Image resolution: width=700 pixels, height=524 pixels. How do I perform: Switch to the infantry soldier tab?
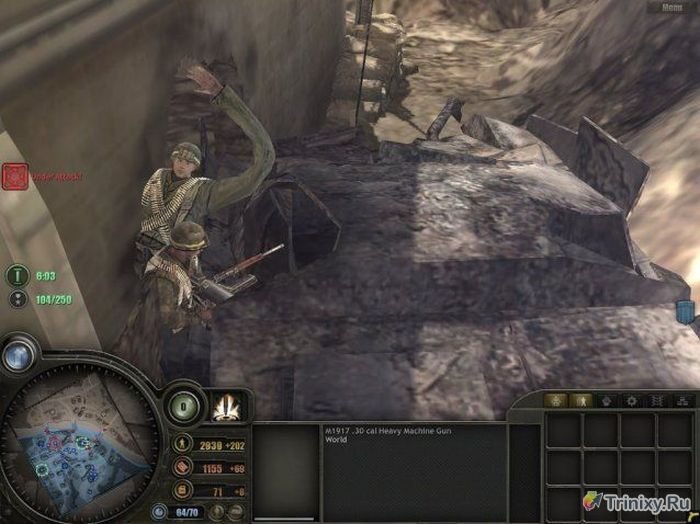pos(584,400)
